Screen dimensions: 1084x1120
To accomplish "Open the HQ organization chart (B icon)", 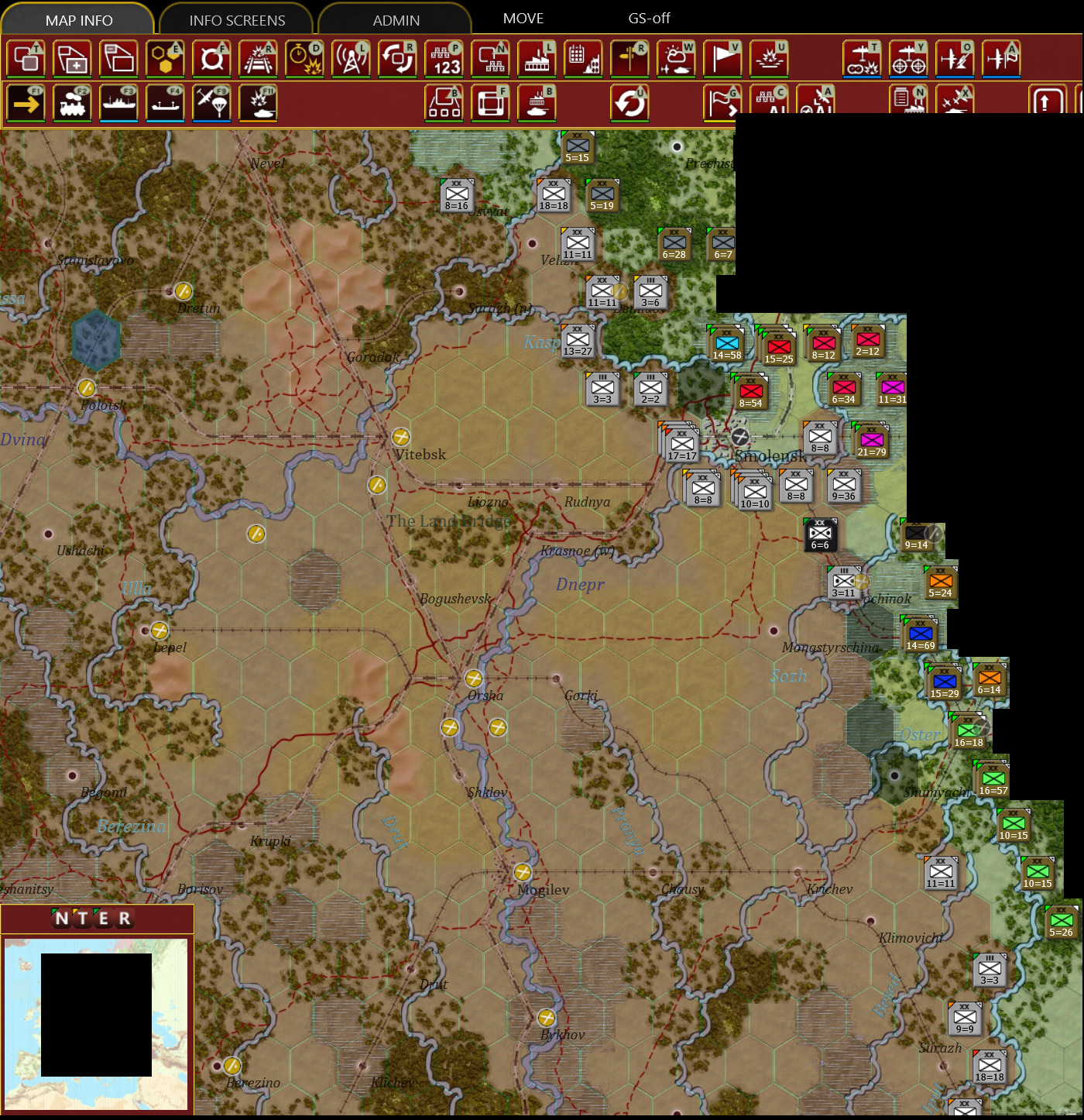I will tap(443, 102).
